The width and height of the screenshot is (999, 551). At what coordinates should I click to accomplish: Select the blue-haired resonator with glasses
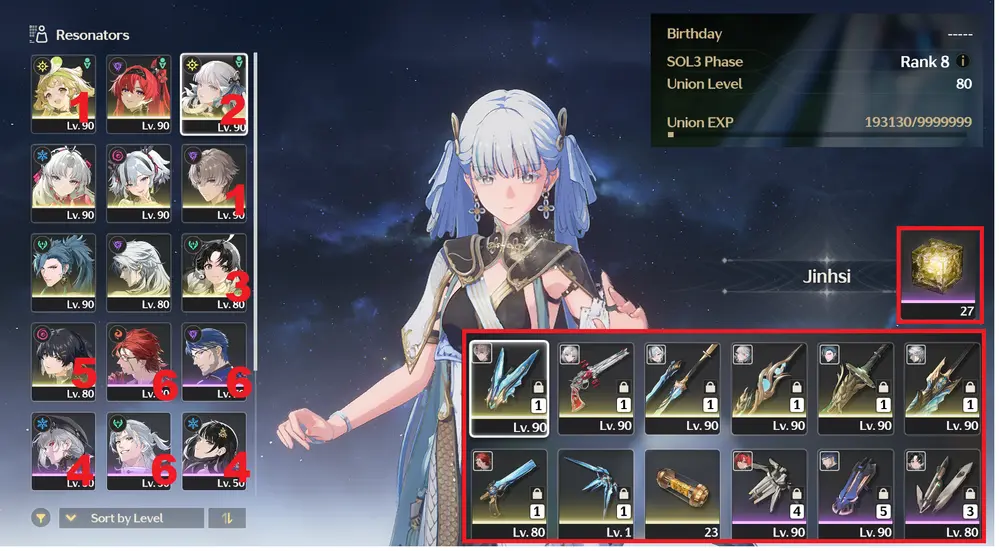coord(213,363)
